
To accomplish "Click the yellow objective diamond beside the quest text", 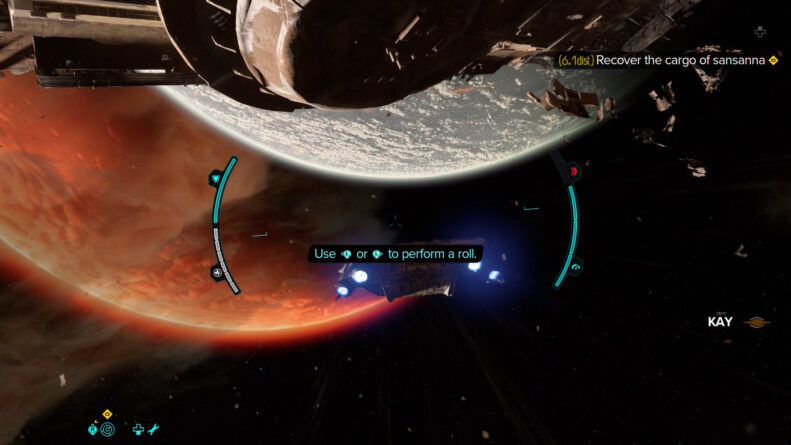I will 774,60.
